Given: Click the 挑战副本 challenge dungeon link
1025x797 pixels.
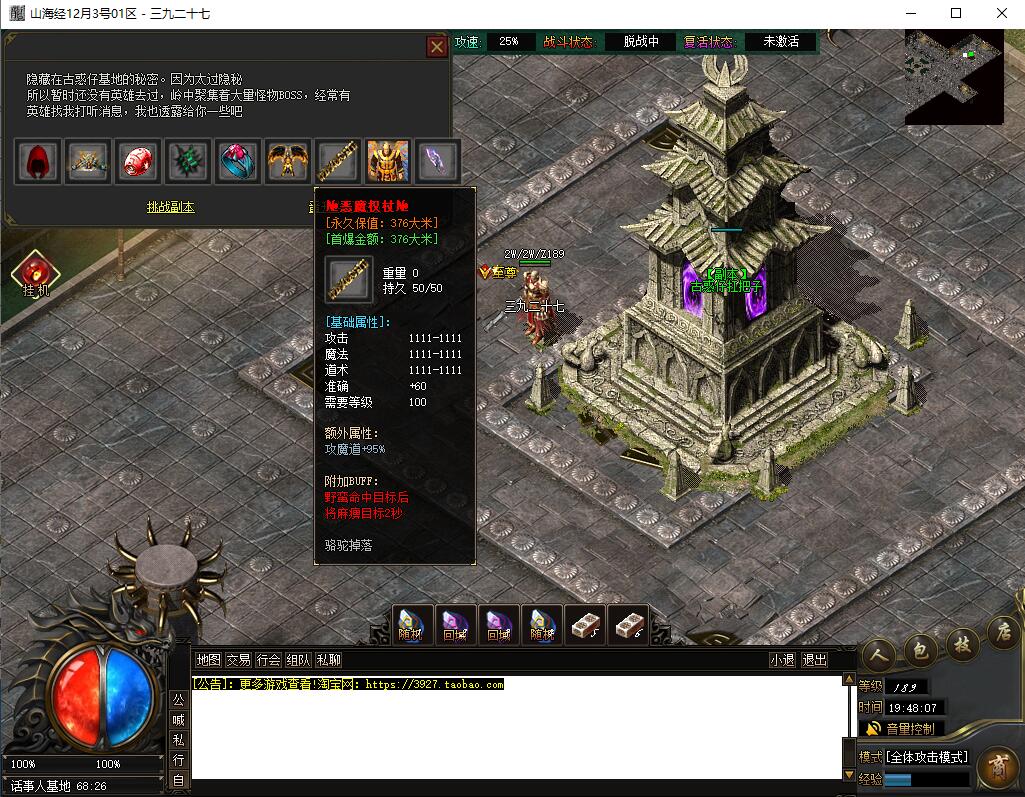Looking at the screenshot, I should (170, 207).
